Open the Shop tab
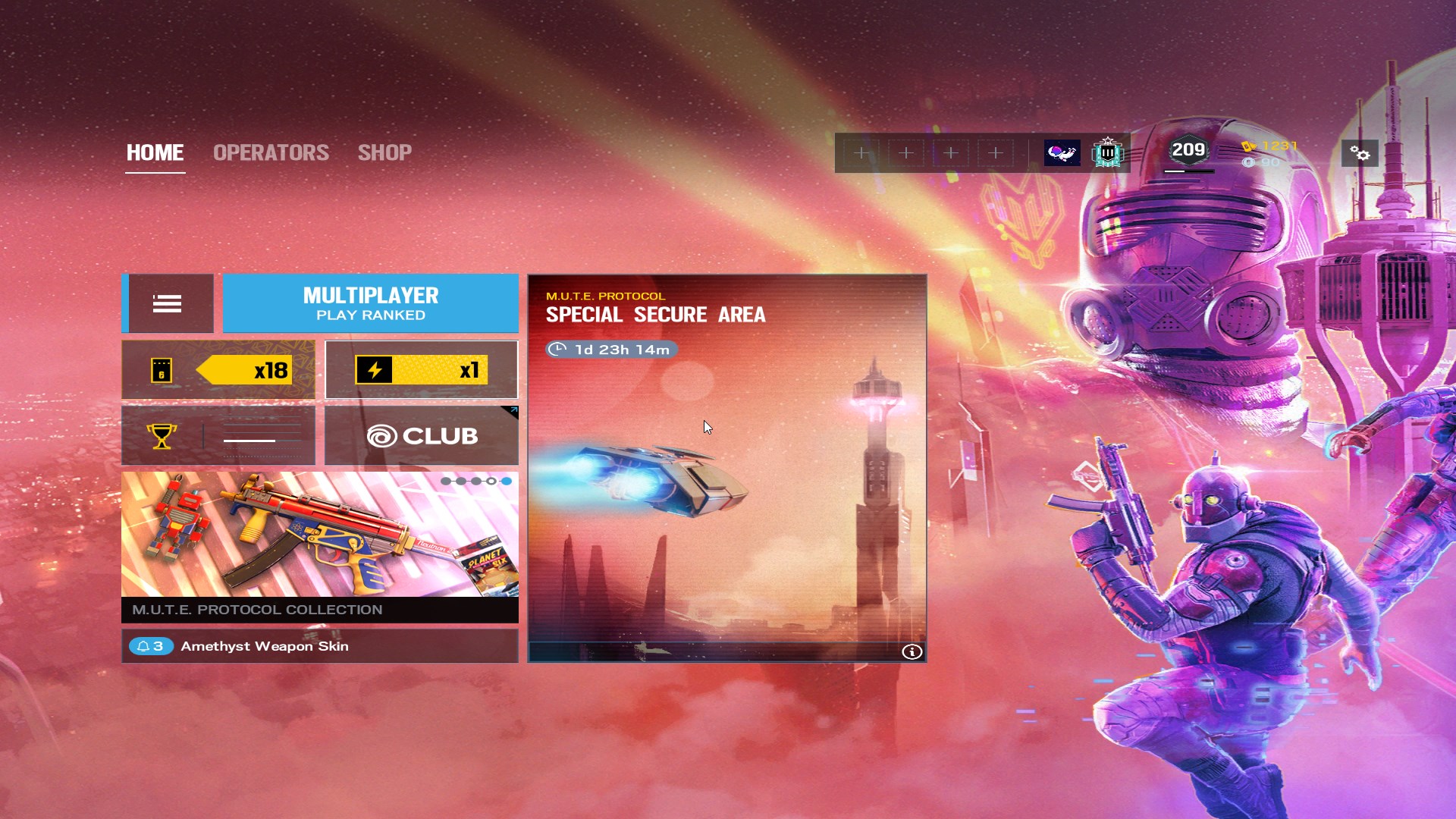 coord(384,152)
